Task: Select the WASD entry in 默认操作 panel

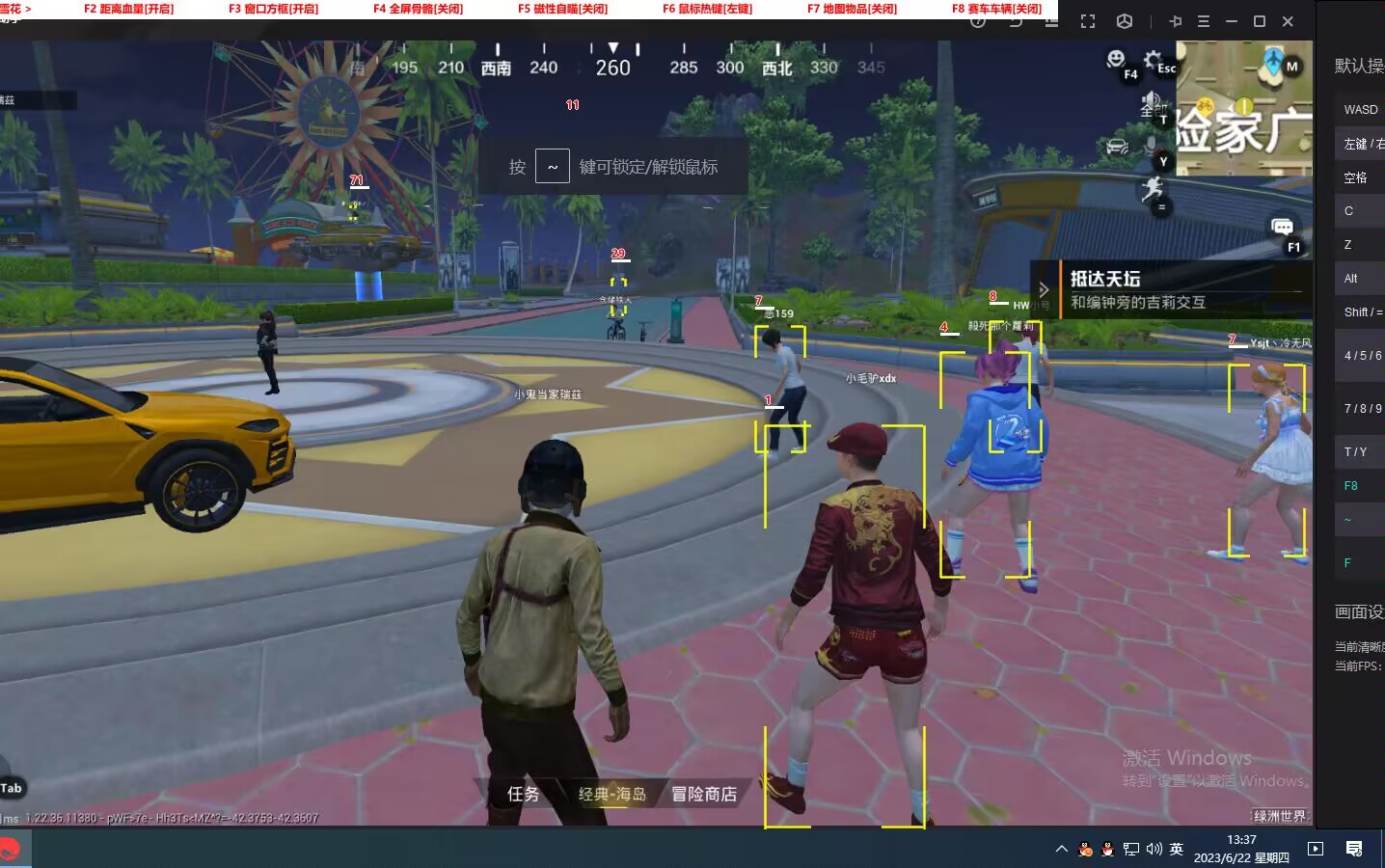Action: coord(1360,109)
